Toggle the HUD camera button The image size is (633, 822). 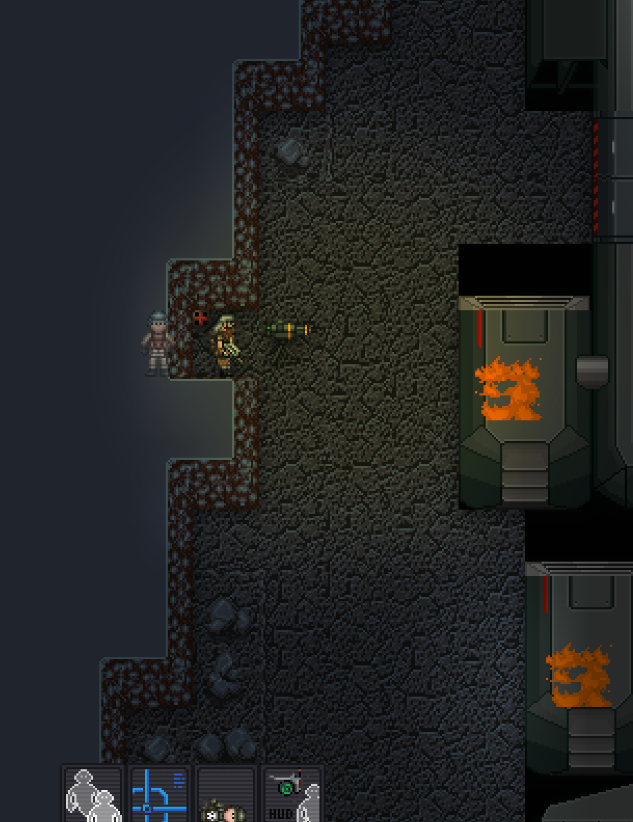pyautogui.click(x=292, y=795)
